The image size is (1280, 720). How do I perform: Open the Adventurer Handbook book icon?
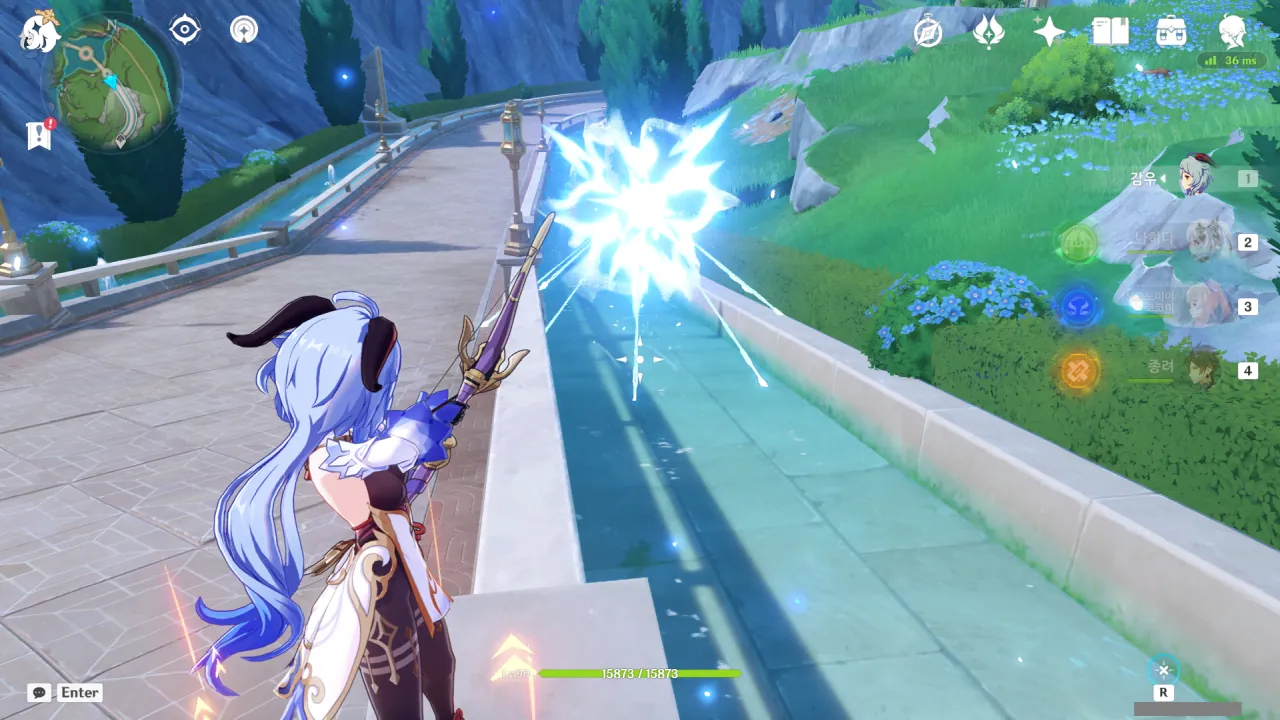click(1110, 33)
